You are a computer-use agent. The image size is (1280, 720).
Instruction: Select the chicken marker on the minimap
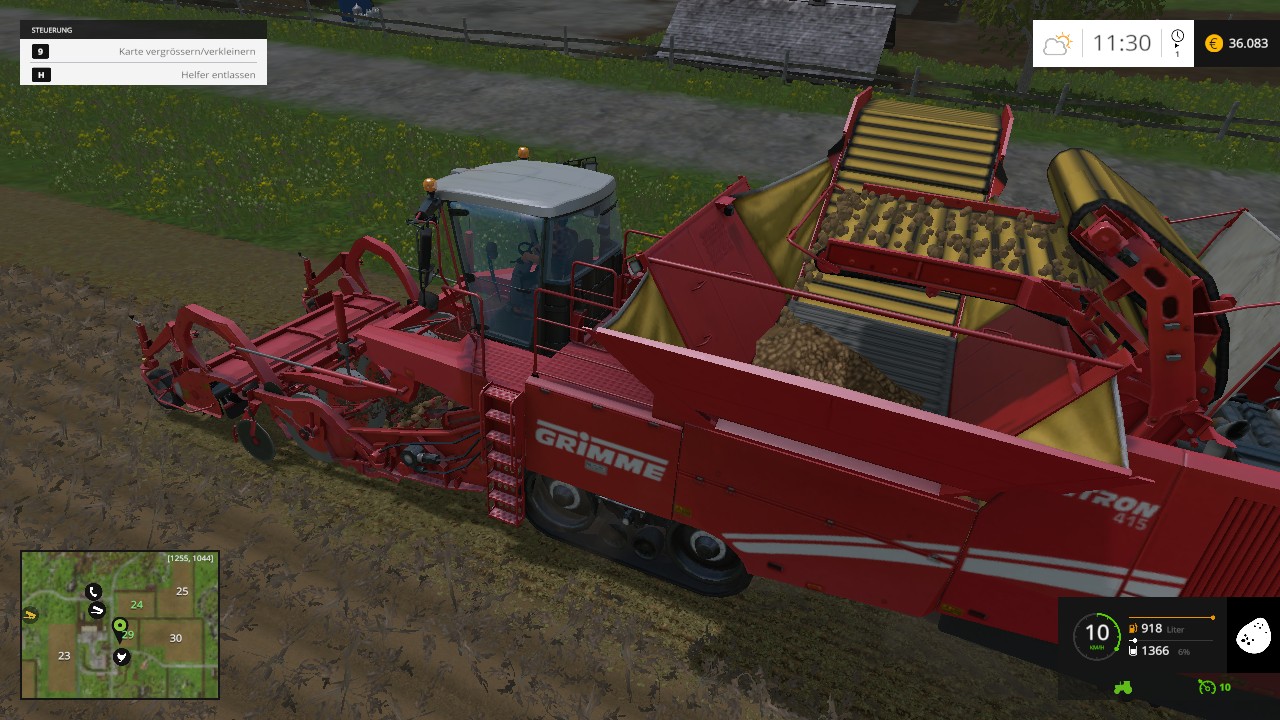(x=121, y=657)
